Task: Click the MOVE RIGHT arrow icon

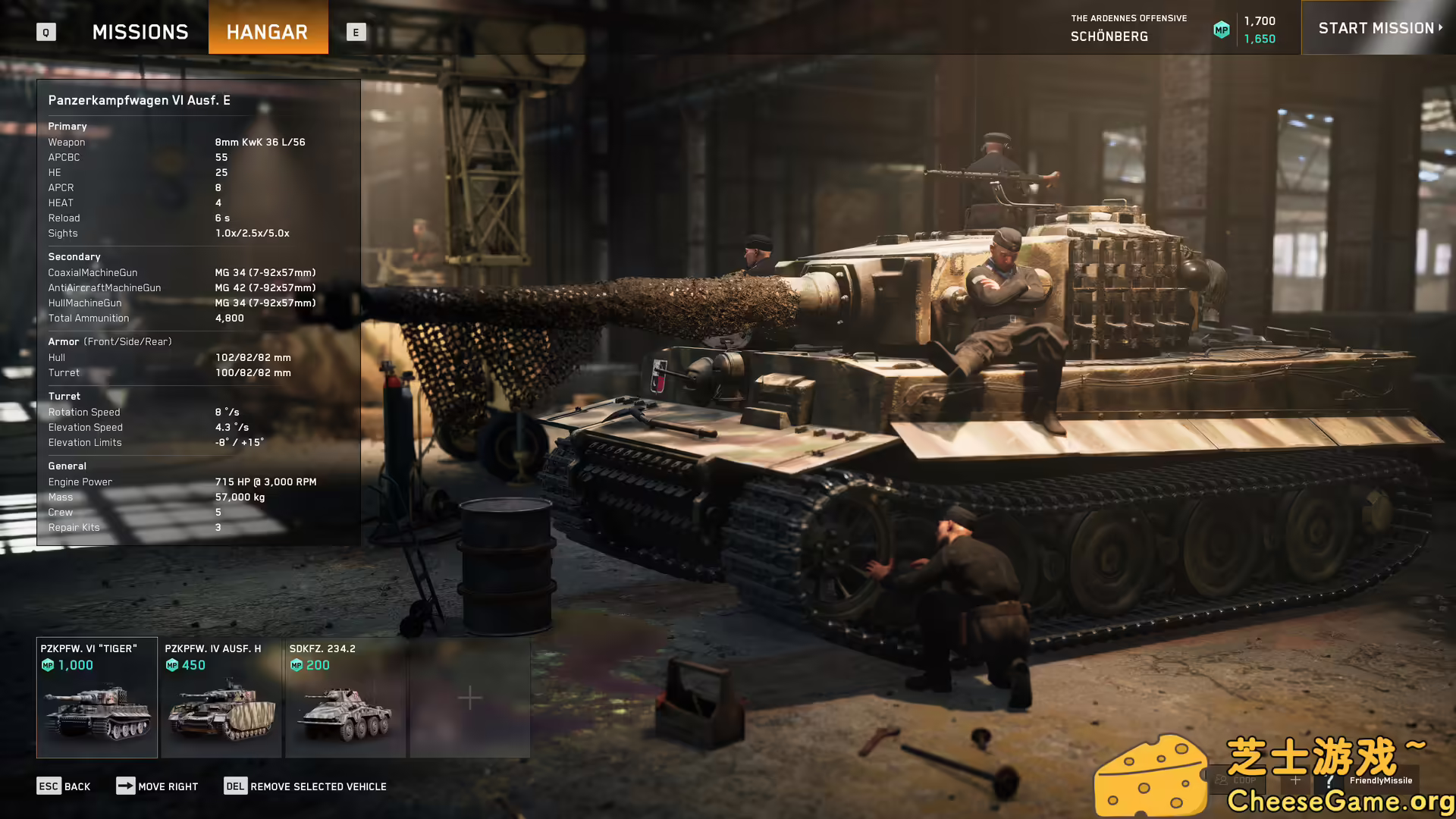Action: tap(126, 786)
